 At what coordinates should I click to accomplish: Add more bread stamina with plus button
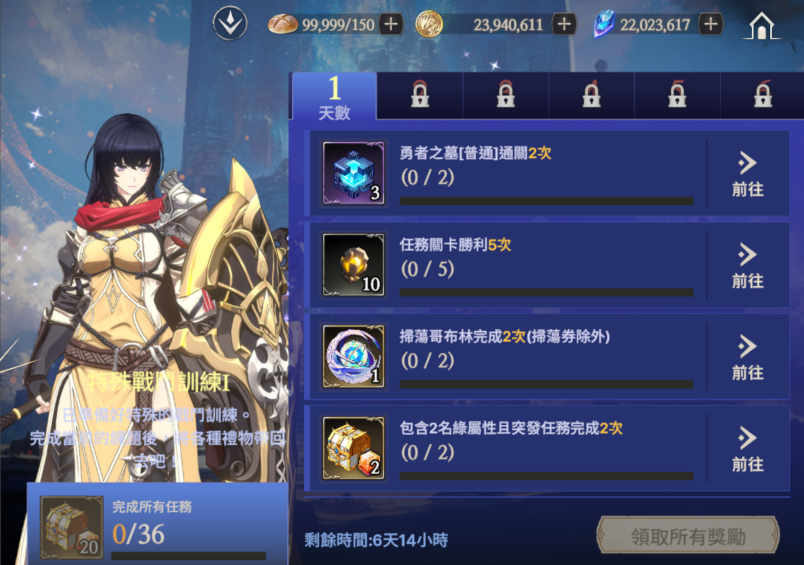(x=391, y=24)
